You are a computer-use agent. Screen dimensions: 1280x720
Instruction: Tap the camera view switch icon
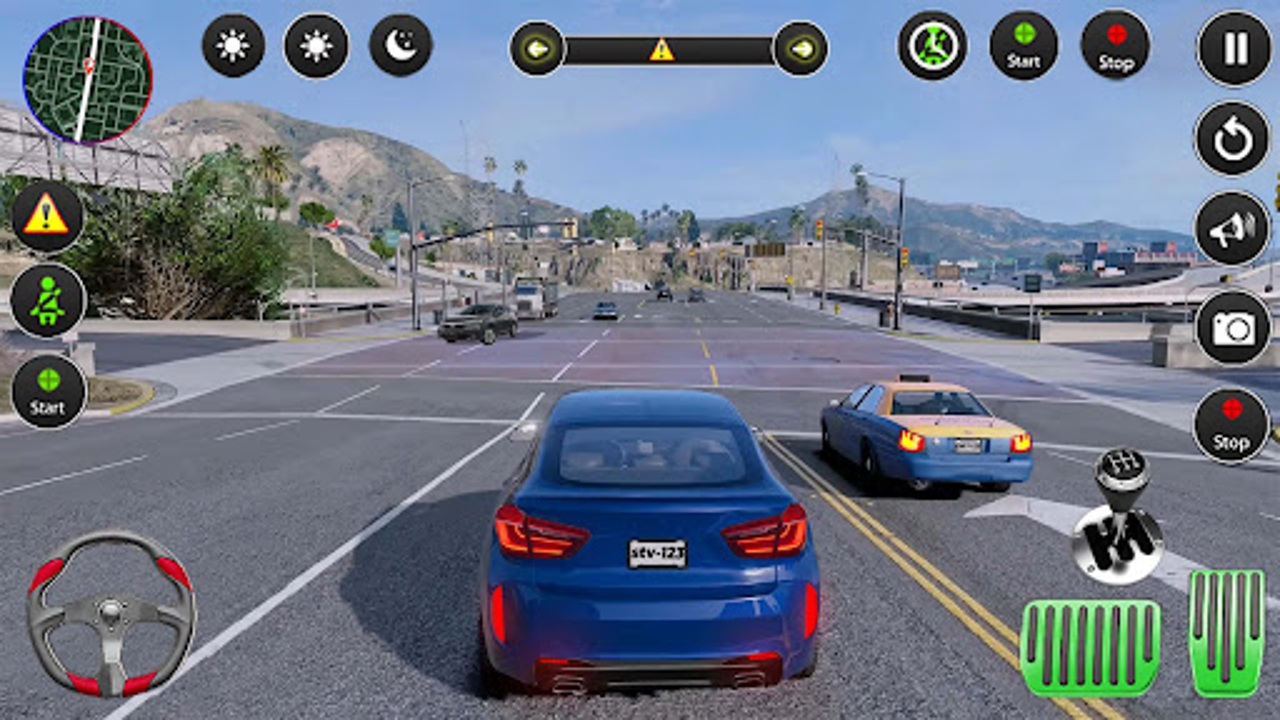coord(1232,326)
